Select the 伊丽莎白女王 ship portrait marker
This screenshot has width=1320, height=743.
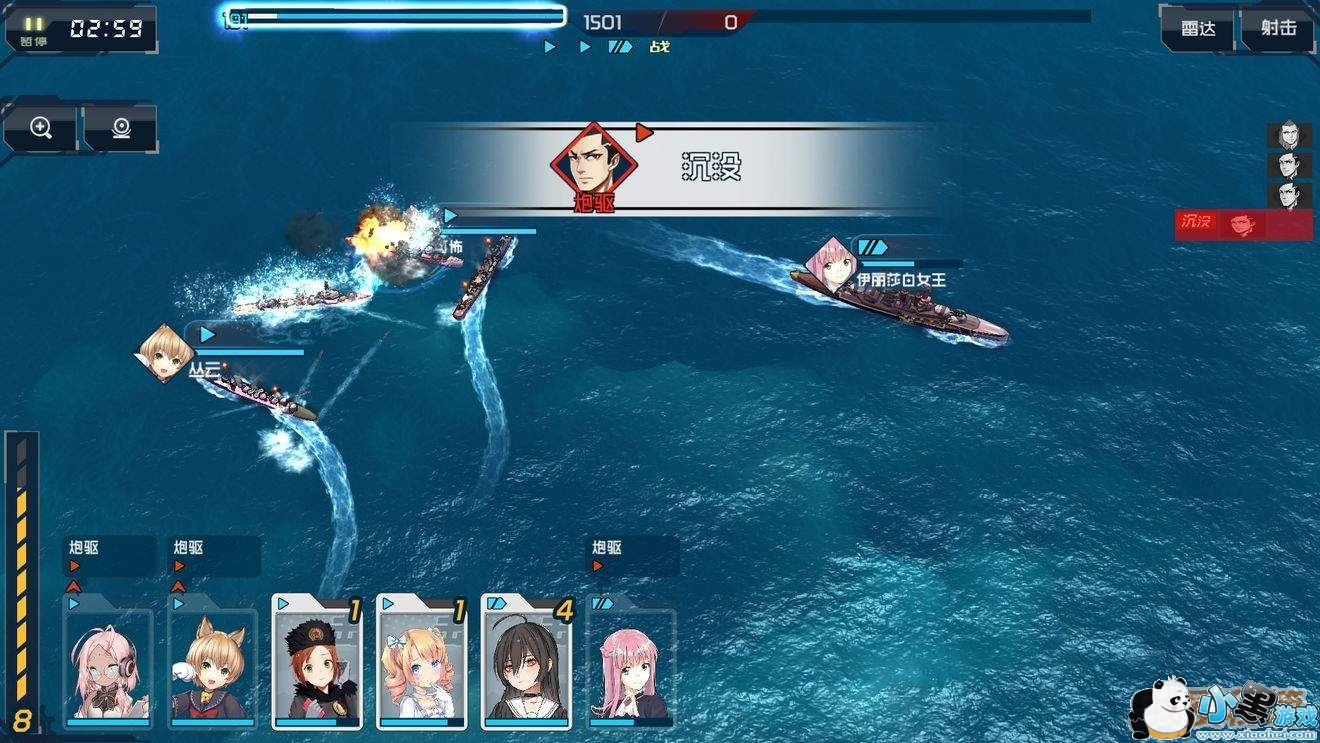coord(832,264)
